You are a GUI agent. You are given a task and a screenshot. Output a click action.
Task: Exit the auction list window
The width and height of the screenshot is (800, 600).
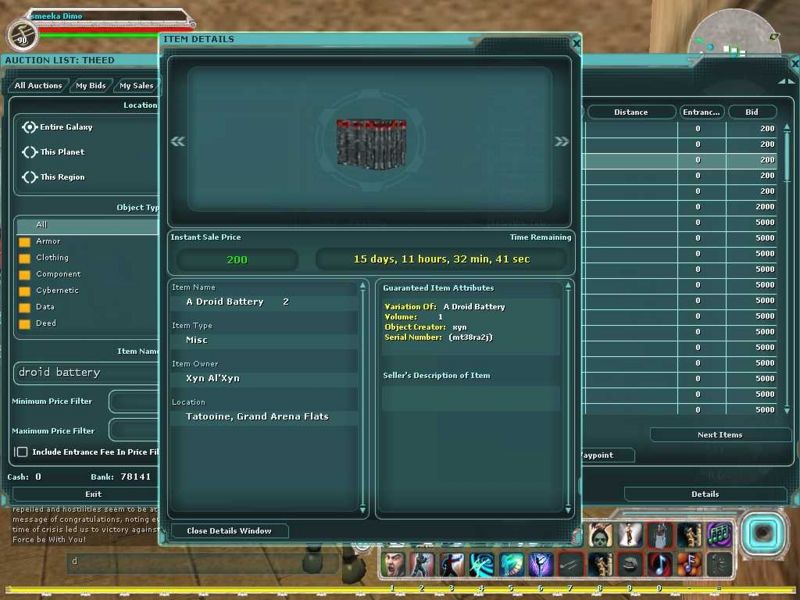click(x=93, y=494)
